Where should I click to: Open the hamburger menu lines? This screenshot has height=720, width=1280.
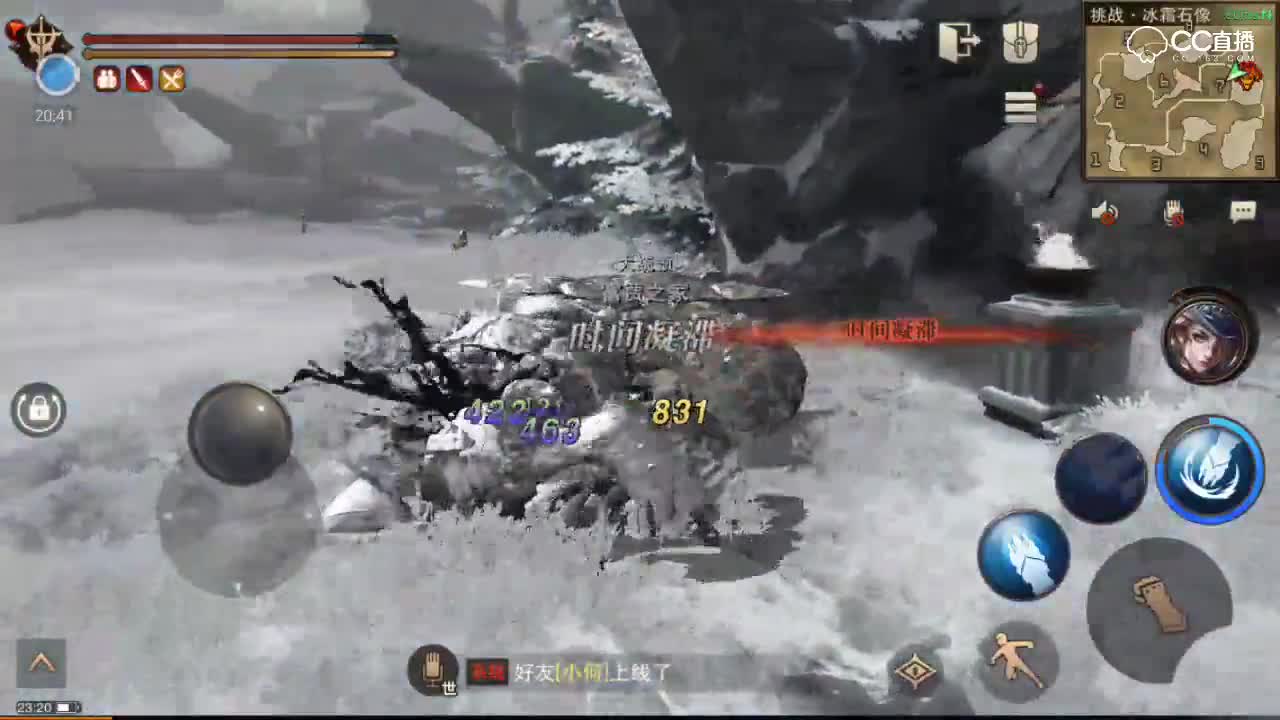[x=1019, y=107]
